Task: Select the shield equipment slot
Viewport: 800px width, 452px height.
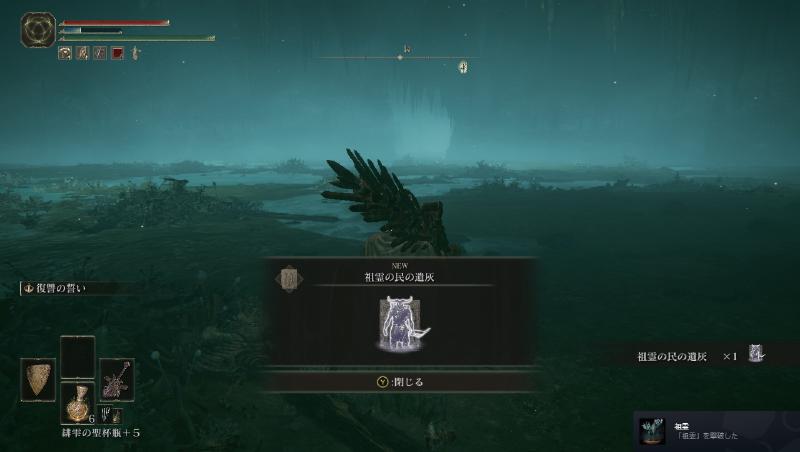Action: [x=38, y=380]
